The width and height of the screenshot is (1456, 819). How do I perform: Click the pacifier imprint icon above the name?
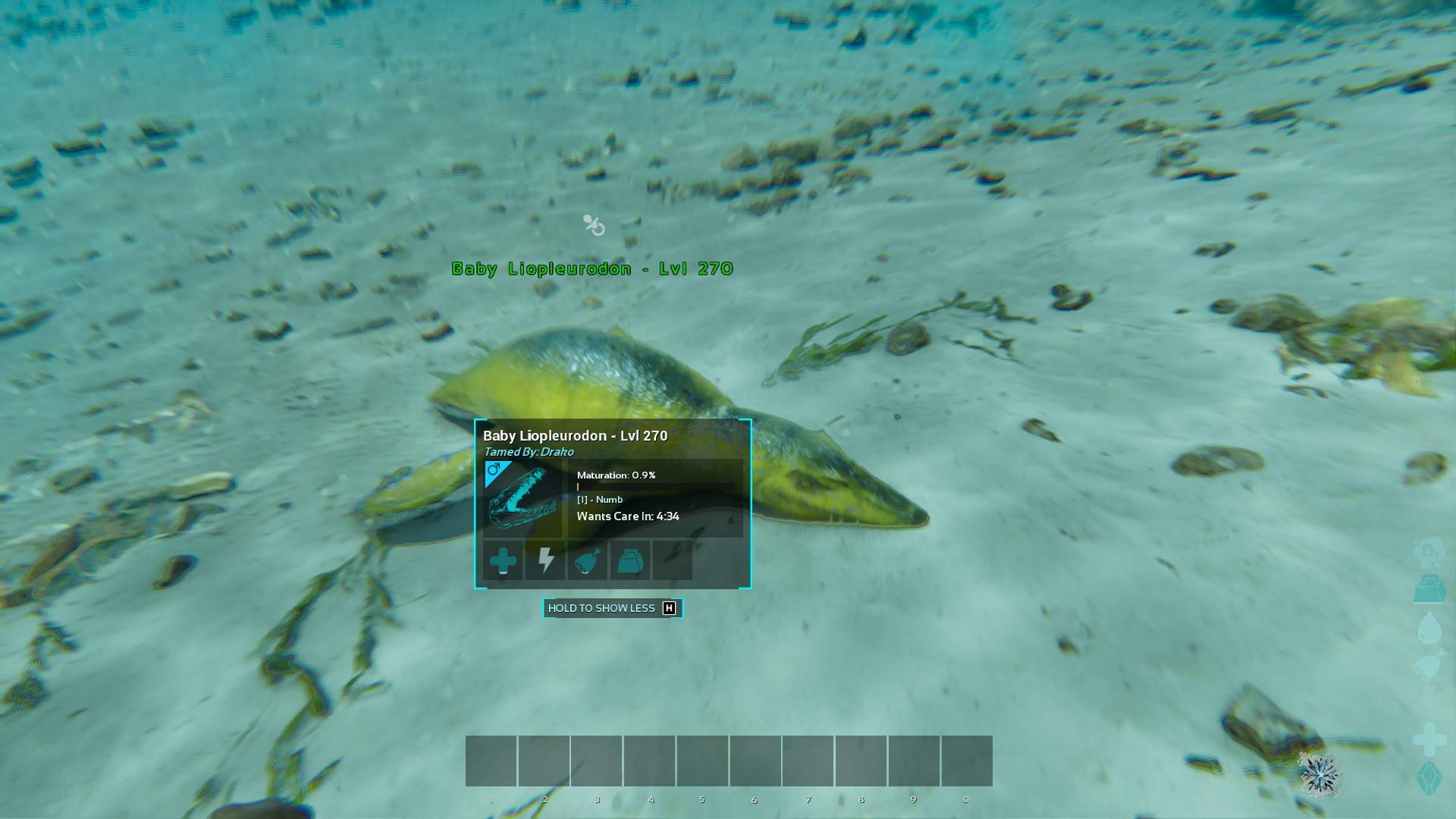(x=594, y=225)
